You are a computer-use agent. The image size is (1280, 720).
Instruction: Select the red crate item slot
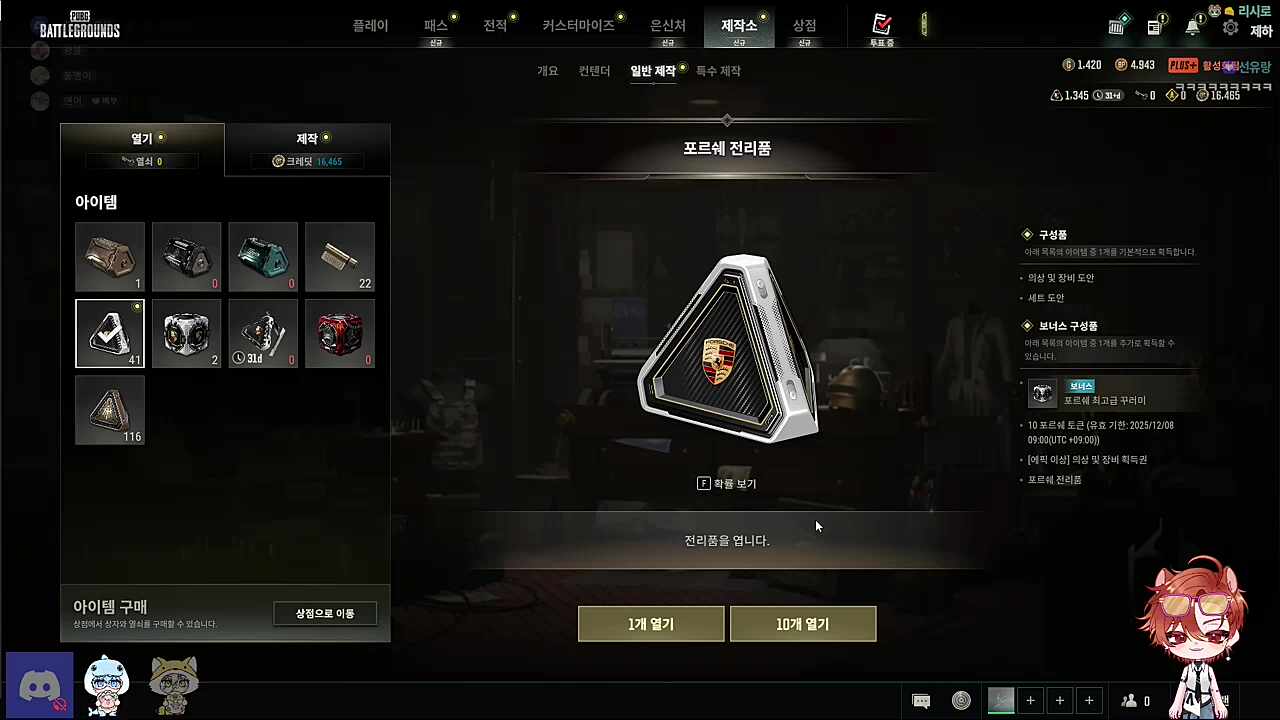pyautogui.click(x=340, y=333)
